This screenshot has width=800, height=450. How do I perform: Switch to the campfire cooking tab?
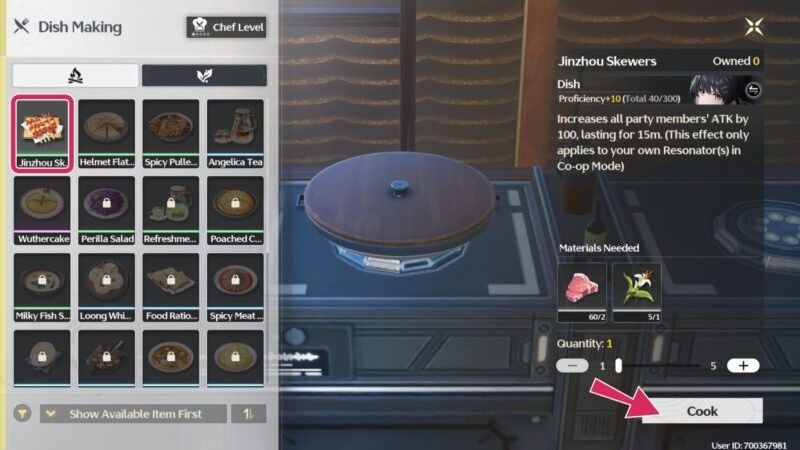75,75
